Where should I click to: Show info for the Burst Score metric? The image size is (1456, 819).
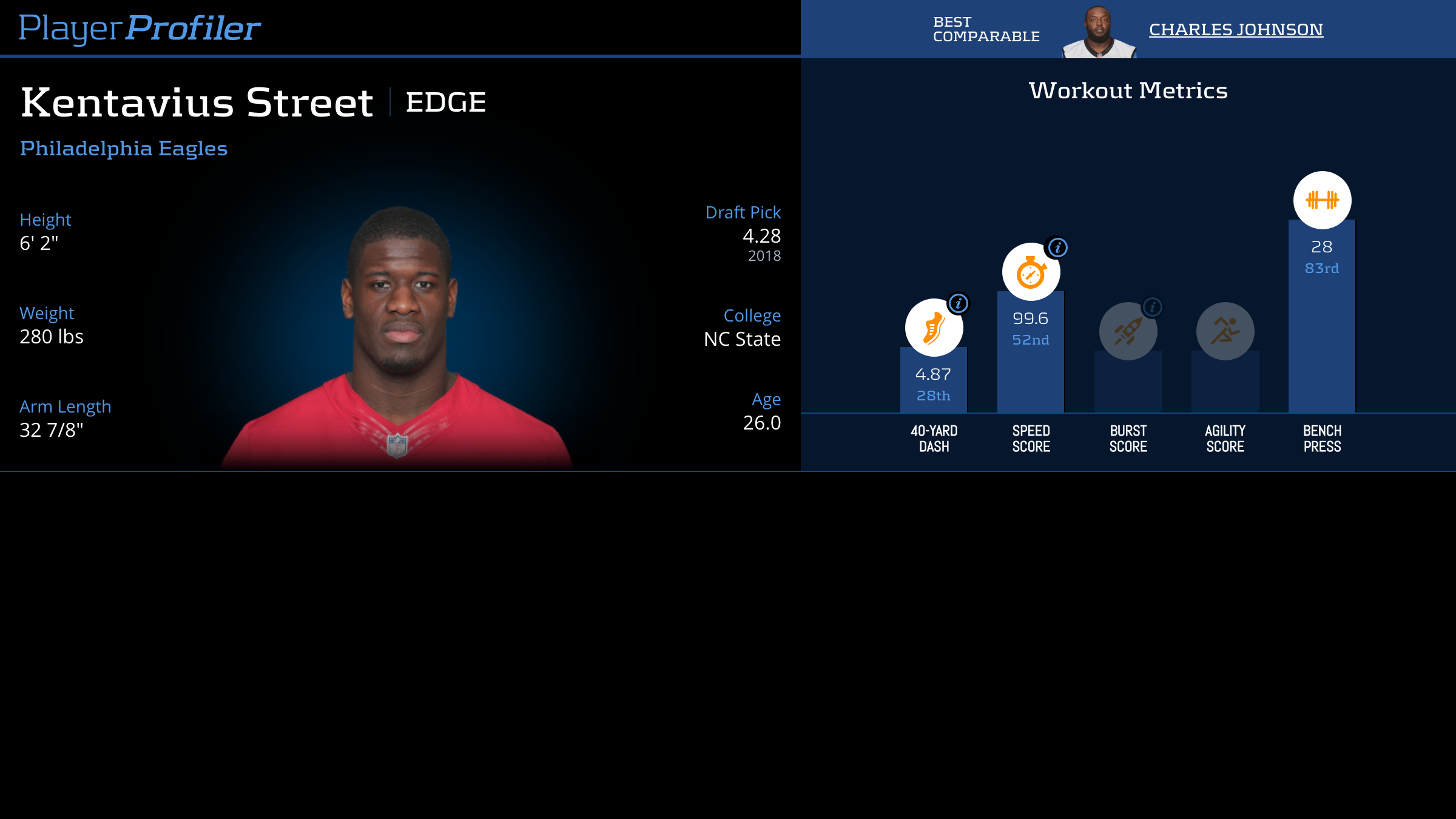(x=1152, y=307)
